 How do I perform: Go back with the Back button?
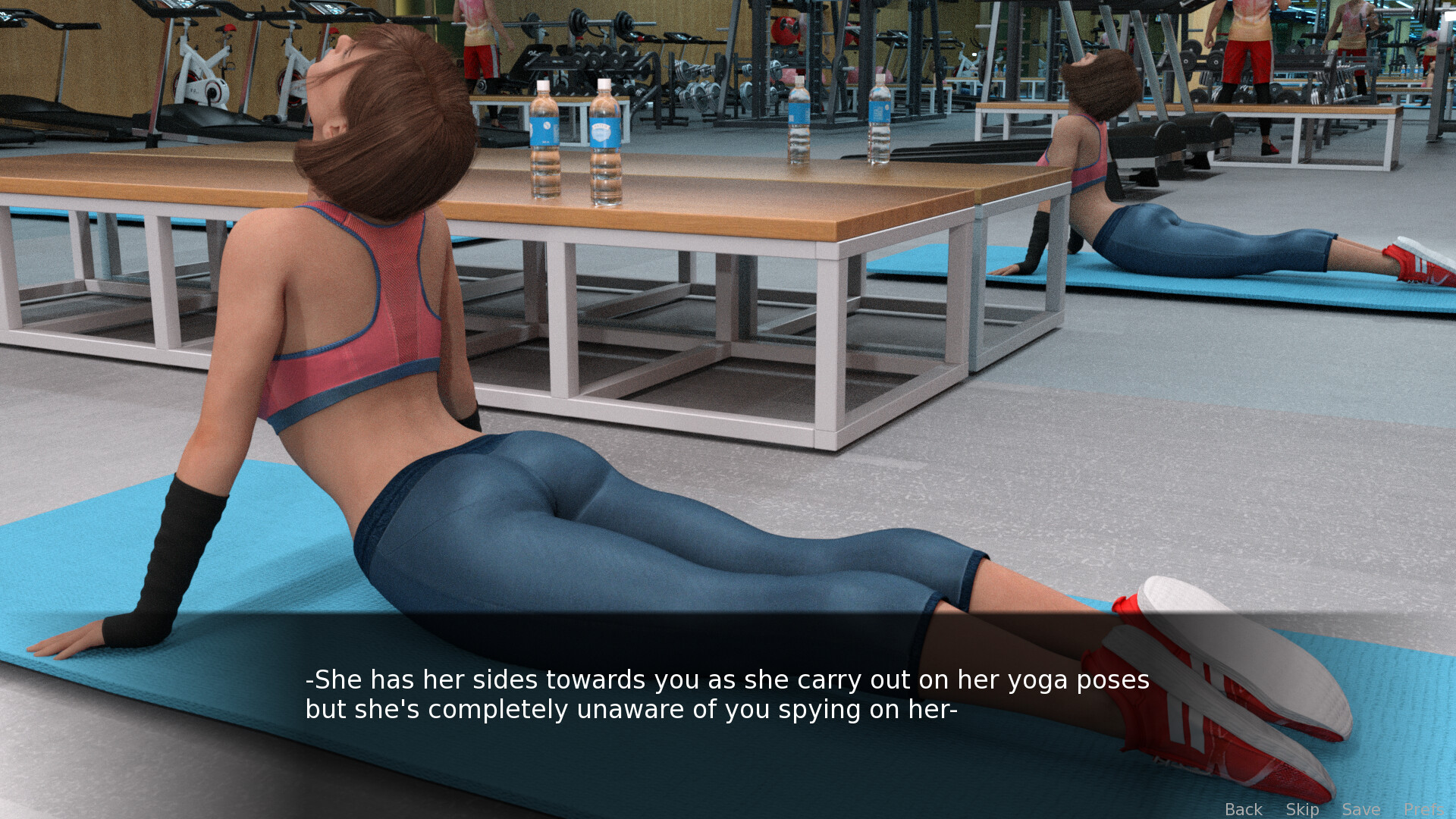1243,809
